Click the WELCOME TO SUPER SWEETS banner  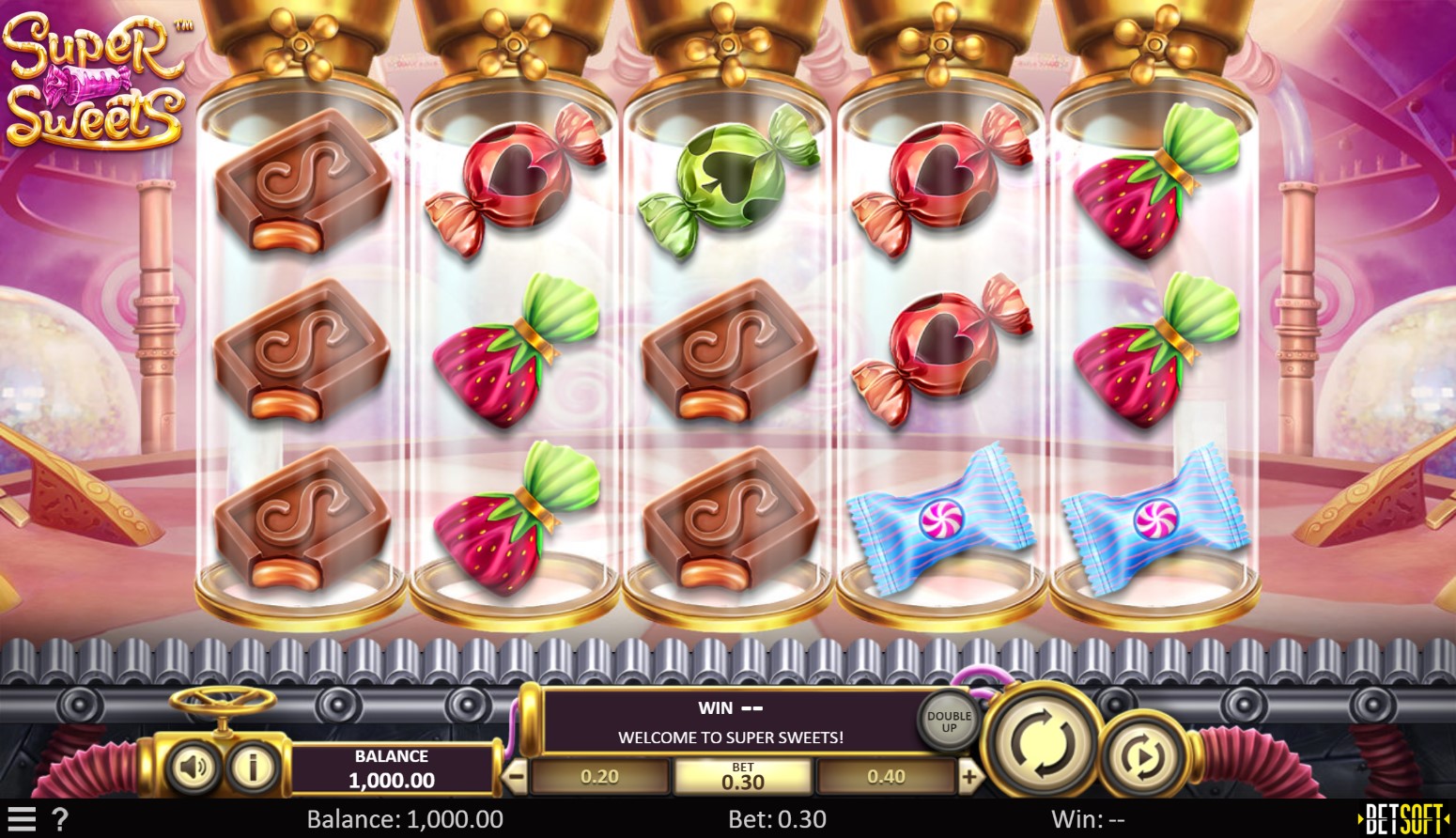(x=730, y=737)
